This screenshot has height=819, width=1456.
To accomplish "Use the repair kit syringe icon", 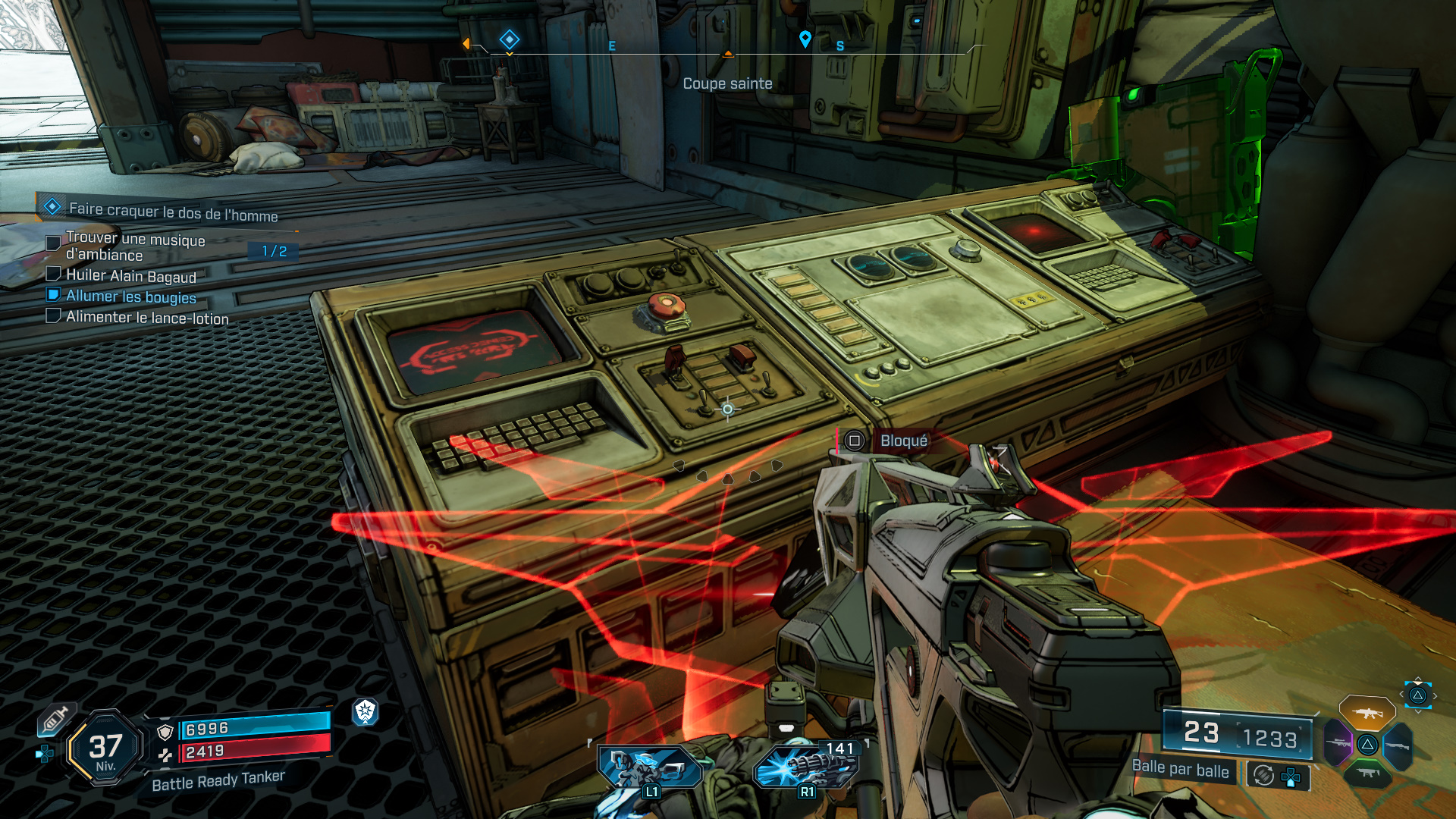I will (55, 719).
